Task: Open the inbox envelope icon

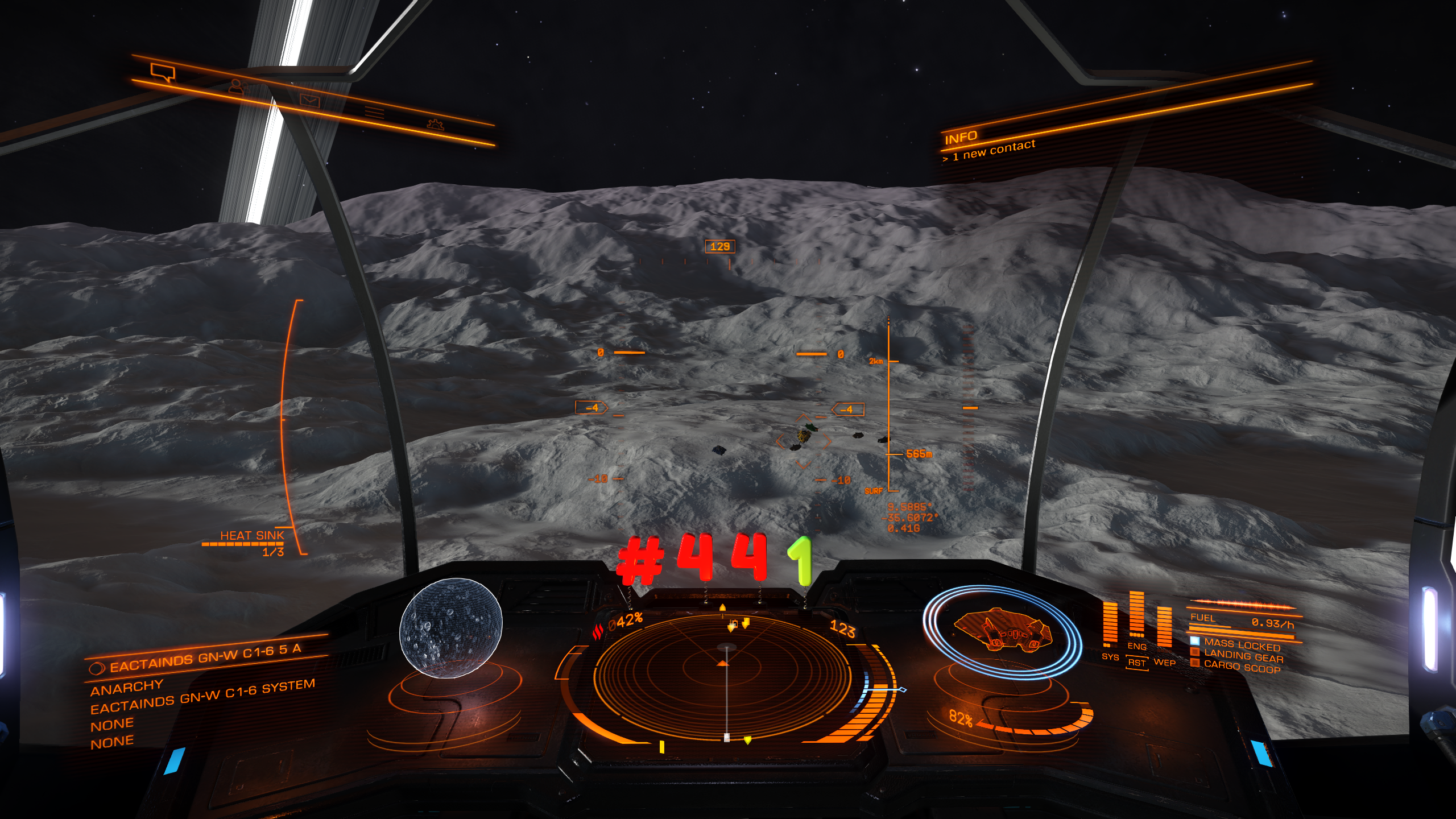Action: pos(310,101)
